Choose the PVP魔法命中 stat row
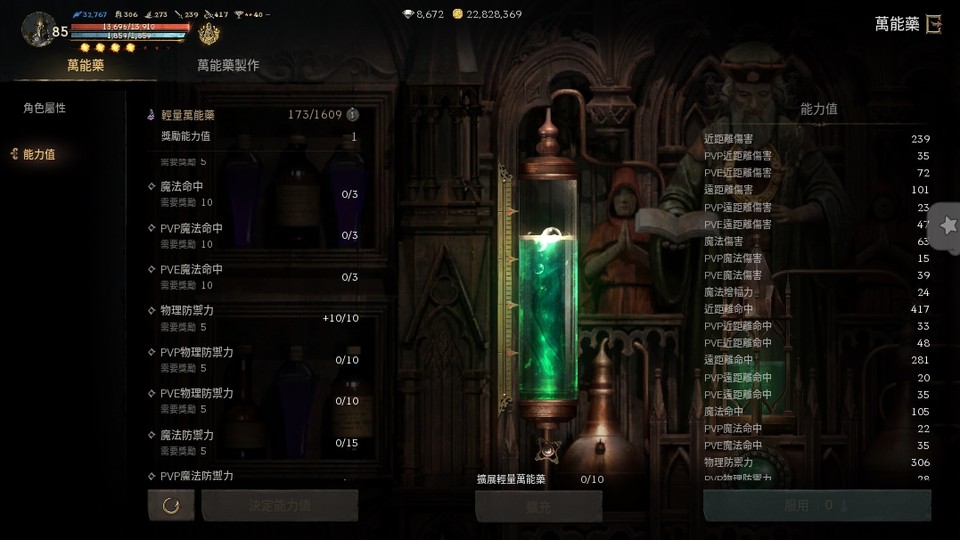 pyautogui.click(x=255, y=235)
